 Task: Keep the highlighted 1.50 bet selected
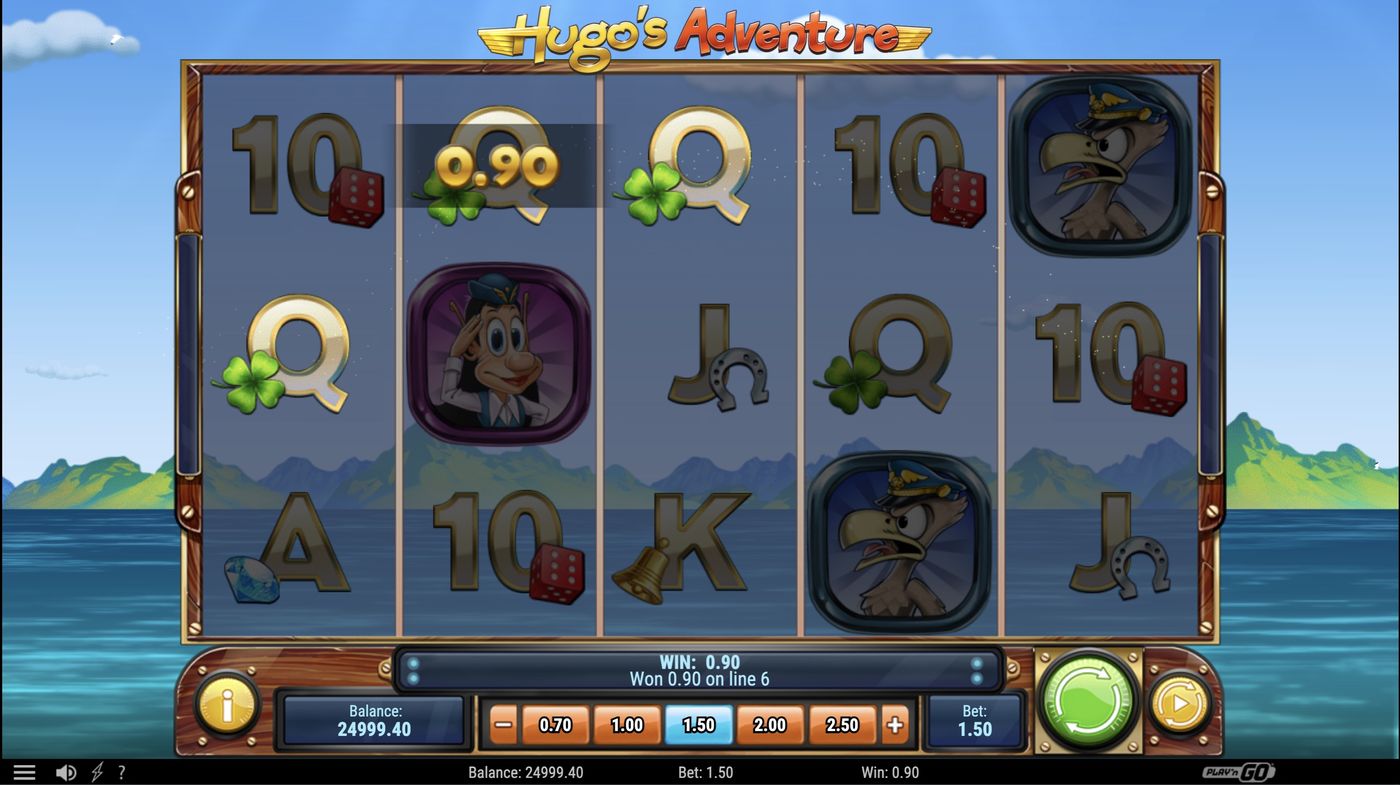697,724
